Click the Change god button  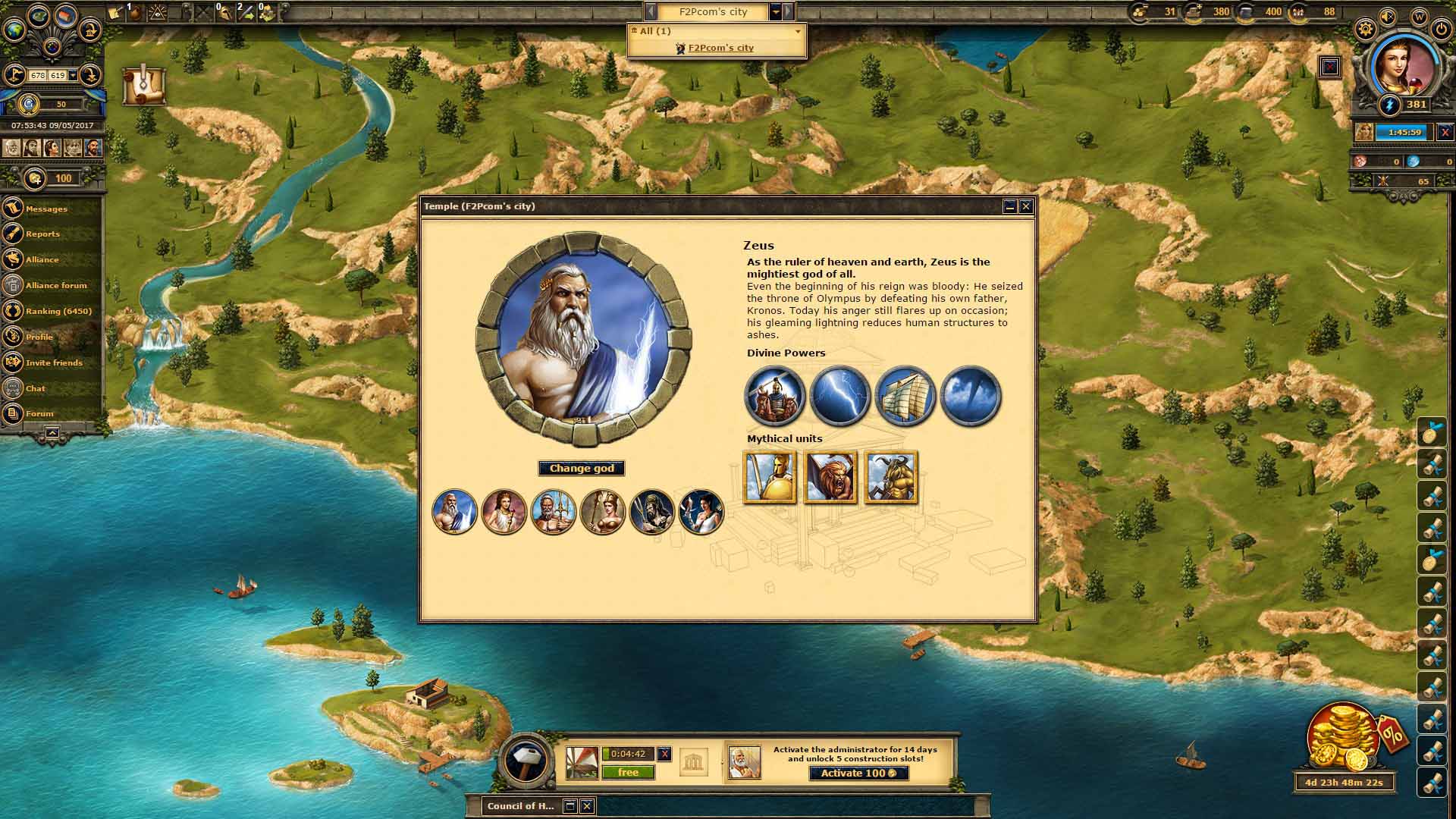[582, 469]
